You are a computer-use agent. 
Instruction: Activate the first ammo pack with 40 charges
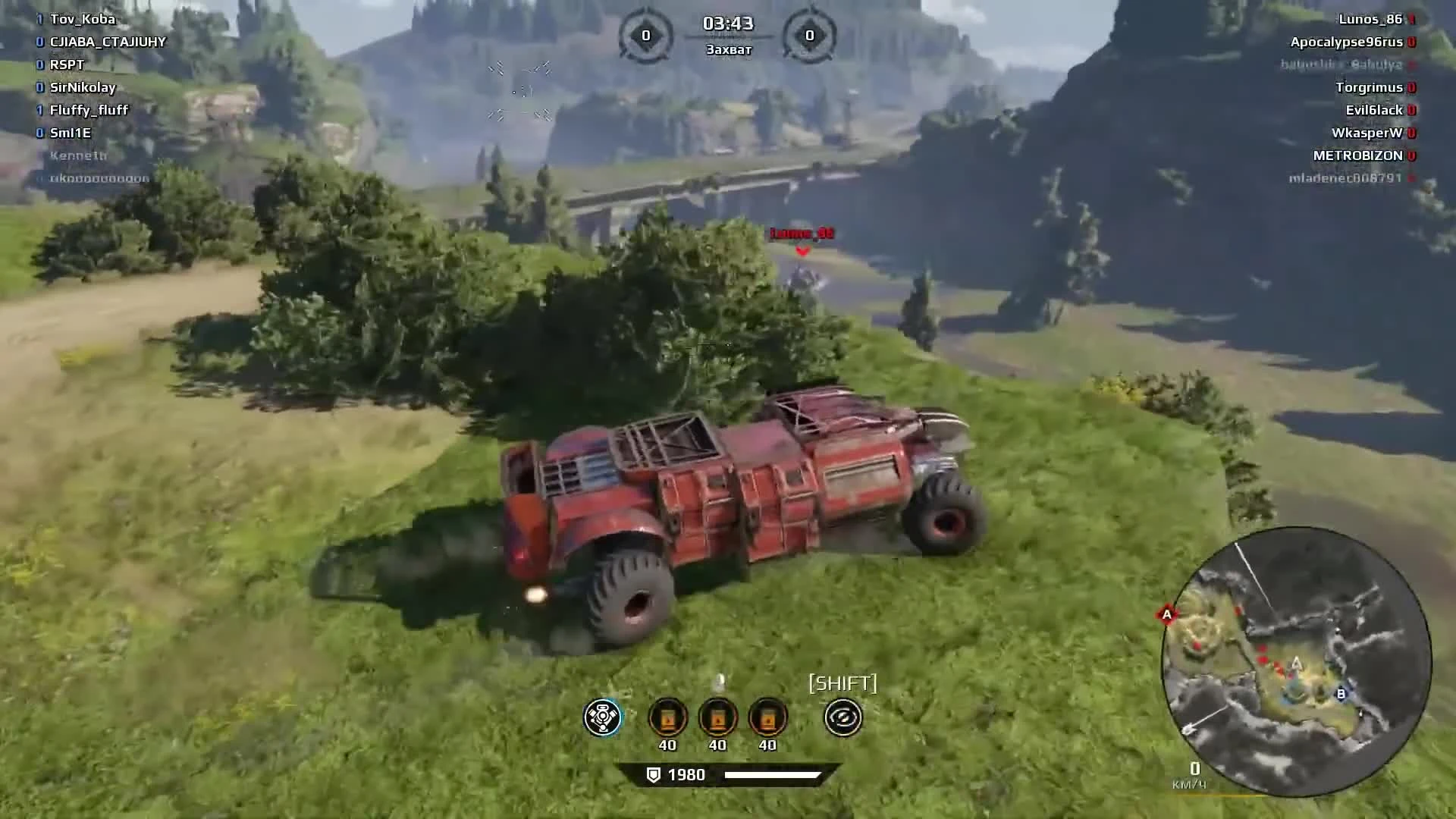click(x=667, y=717)
